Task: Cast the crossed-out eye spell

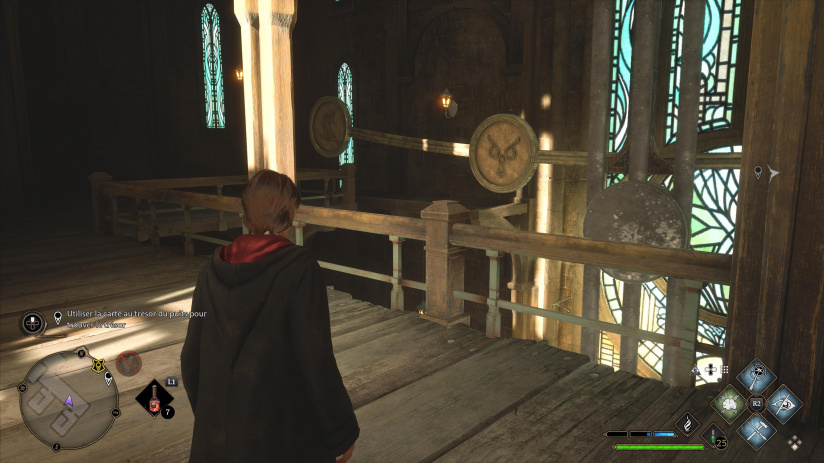Action: (785, 404)
